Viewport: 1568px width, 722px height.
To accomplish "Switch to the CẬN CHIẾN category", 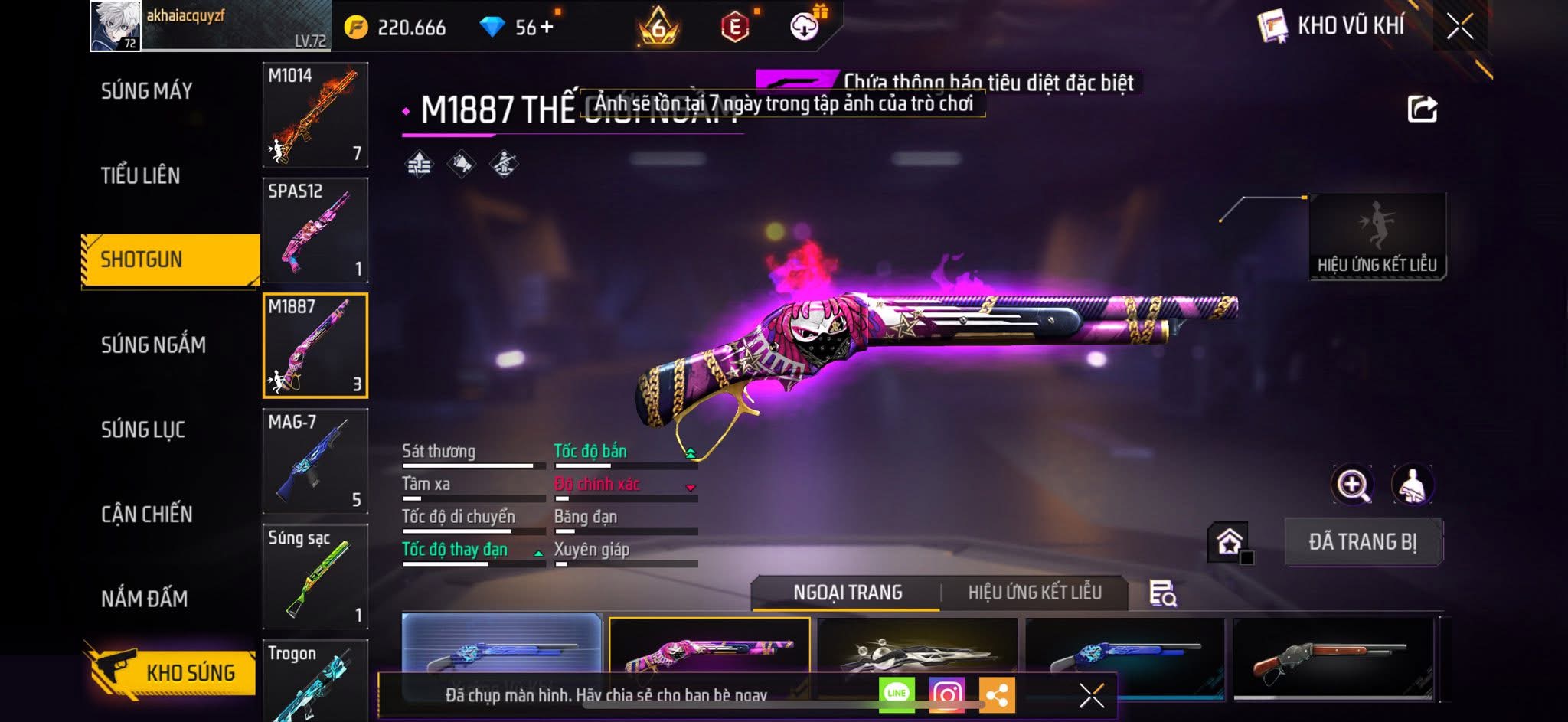I will coord(147,514).
